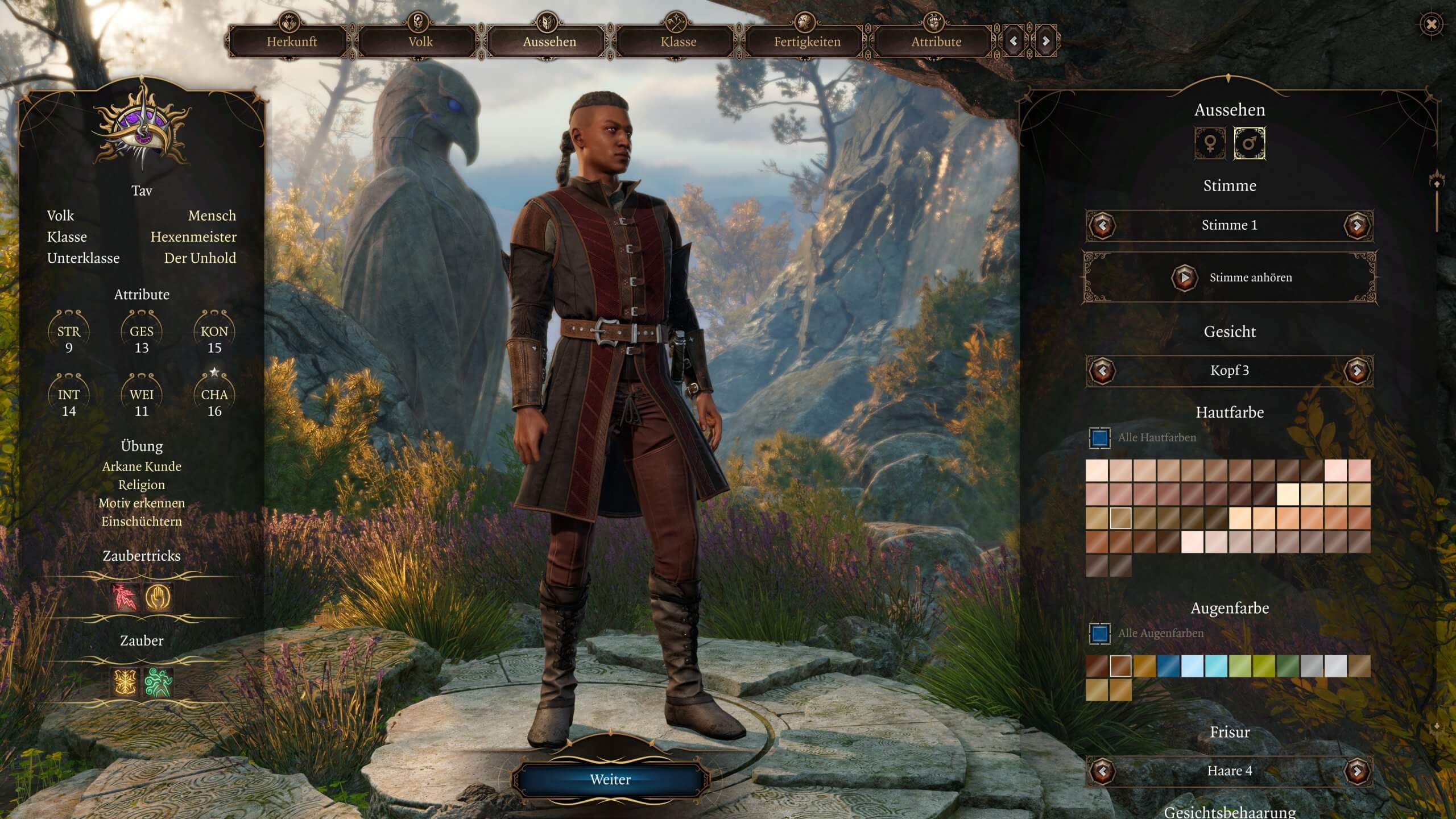Select the previous hairstyle before Haare 4
The image size is (1456, 819).
(x=1102, y=771)
